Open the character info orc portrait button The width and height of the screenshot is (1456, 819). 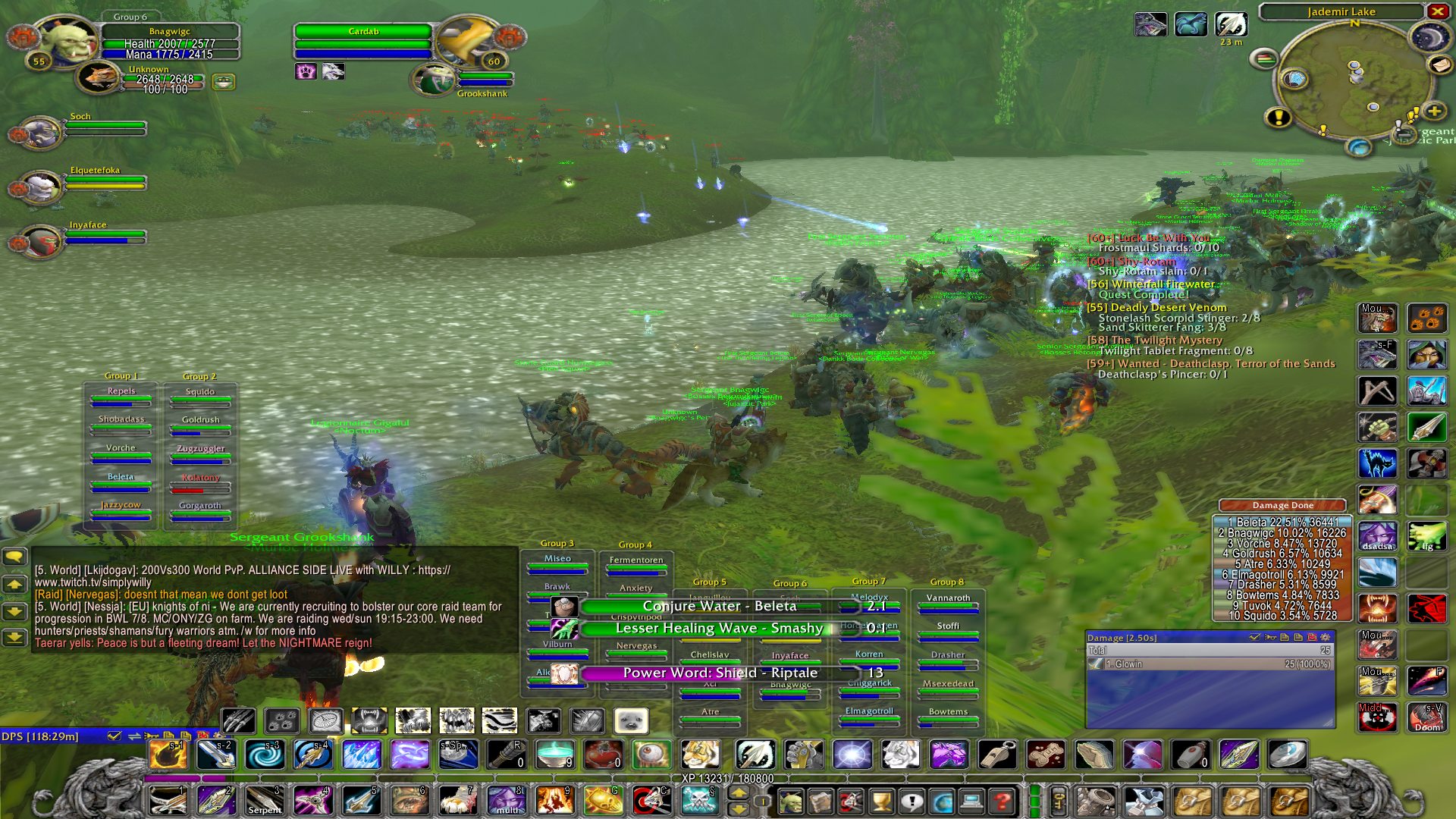tap(791, 801)
